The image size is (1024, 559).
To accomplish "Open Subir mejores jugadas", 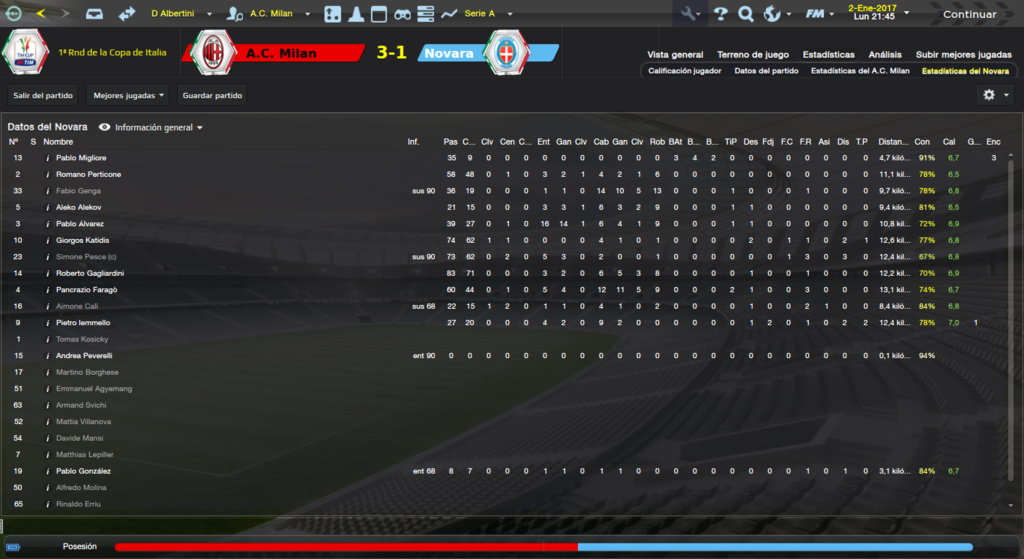I will click(963, 54).
